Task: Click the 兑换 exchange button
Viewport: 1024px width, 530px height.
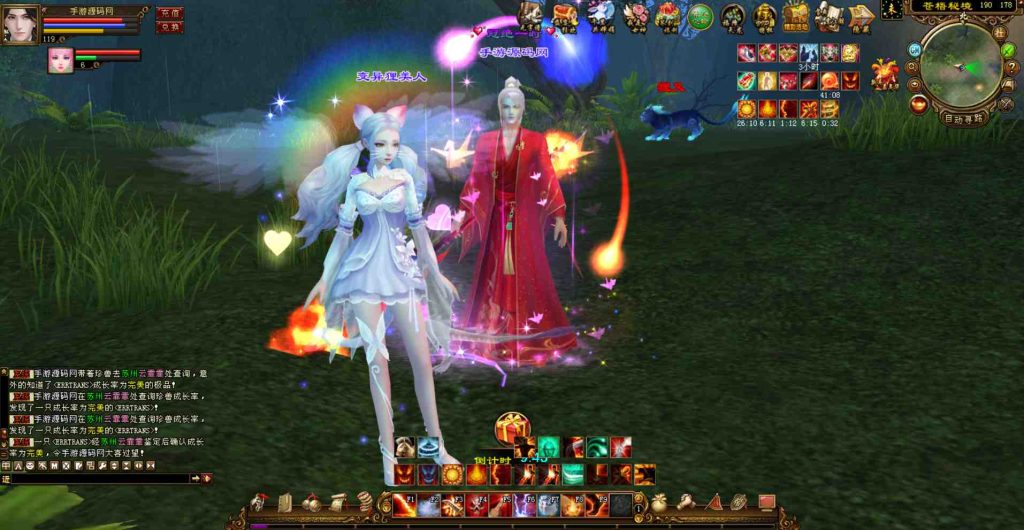Action: point(170,28)
